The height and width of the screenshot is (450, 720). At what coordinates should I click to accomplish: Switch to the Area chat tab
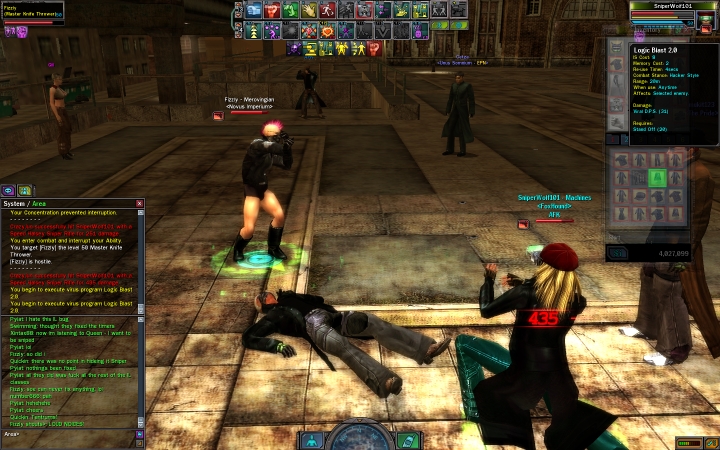pyautogui.click(x=40, y=203)
